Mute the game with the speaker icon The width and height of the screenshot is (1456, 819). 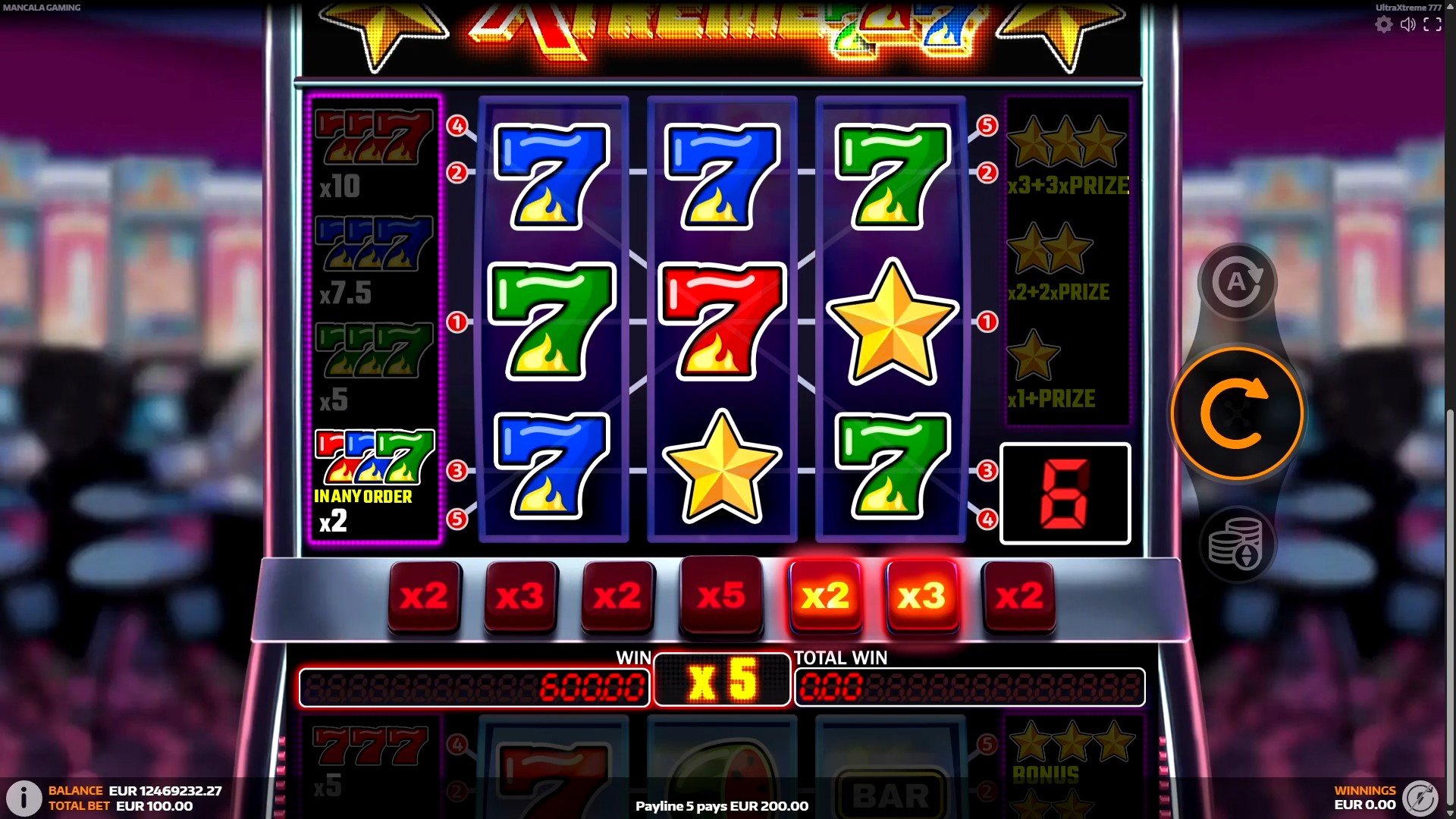pyautogui.click(x=1408, y=24)
